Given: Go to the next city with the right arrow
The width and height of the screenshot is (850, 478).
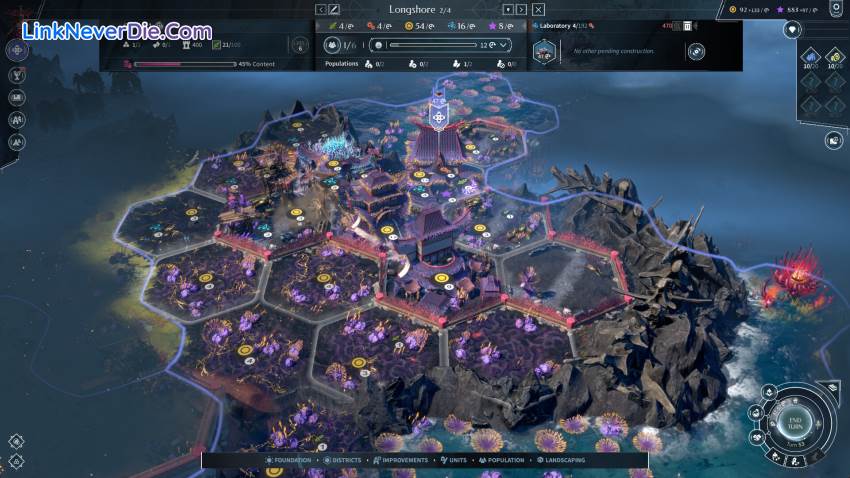Looking at the screenshot, I should point(522,10).
